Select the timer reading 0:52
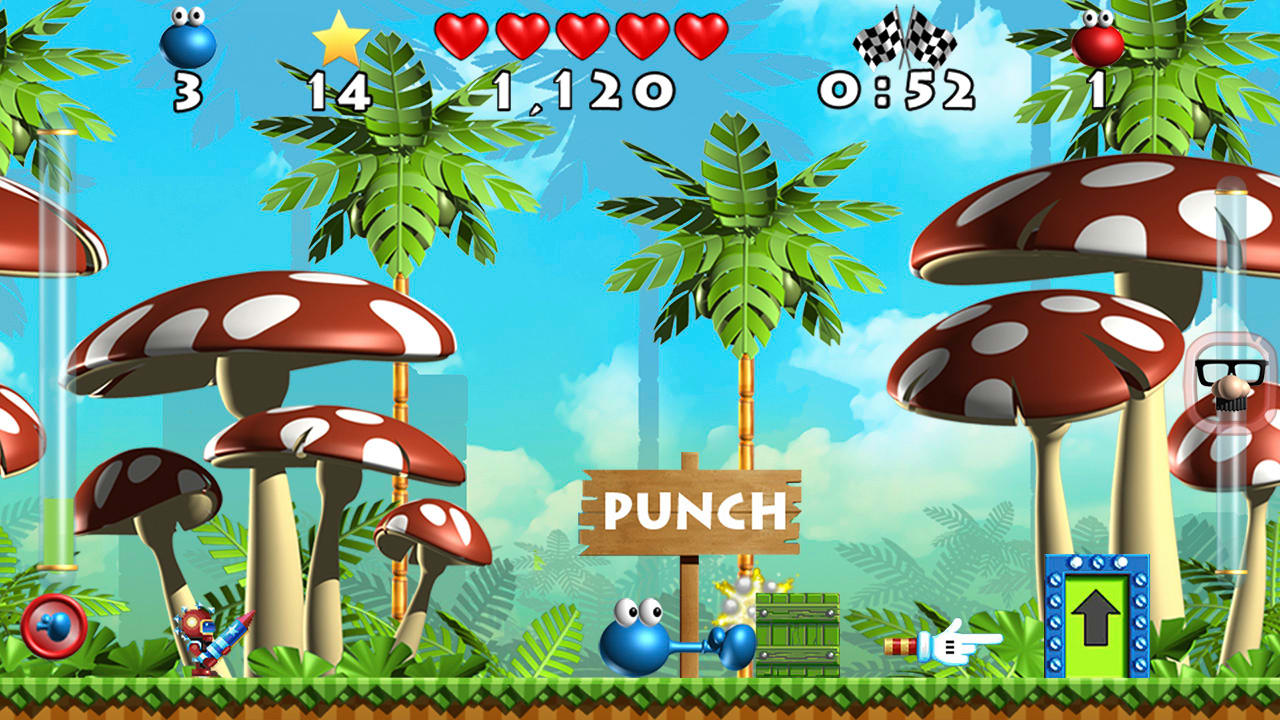 898,88
